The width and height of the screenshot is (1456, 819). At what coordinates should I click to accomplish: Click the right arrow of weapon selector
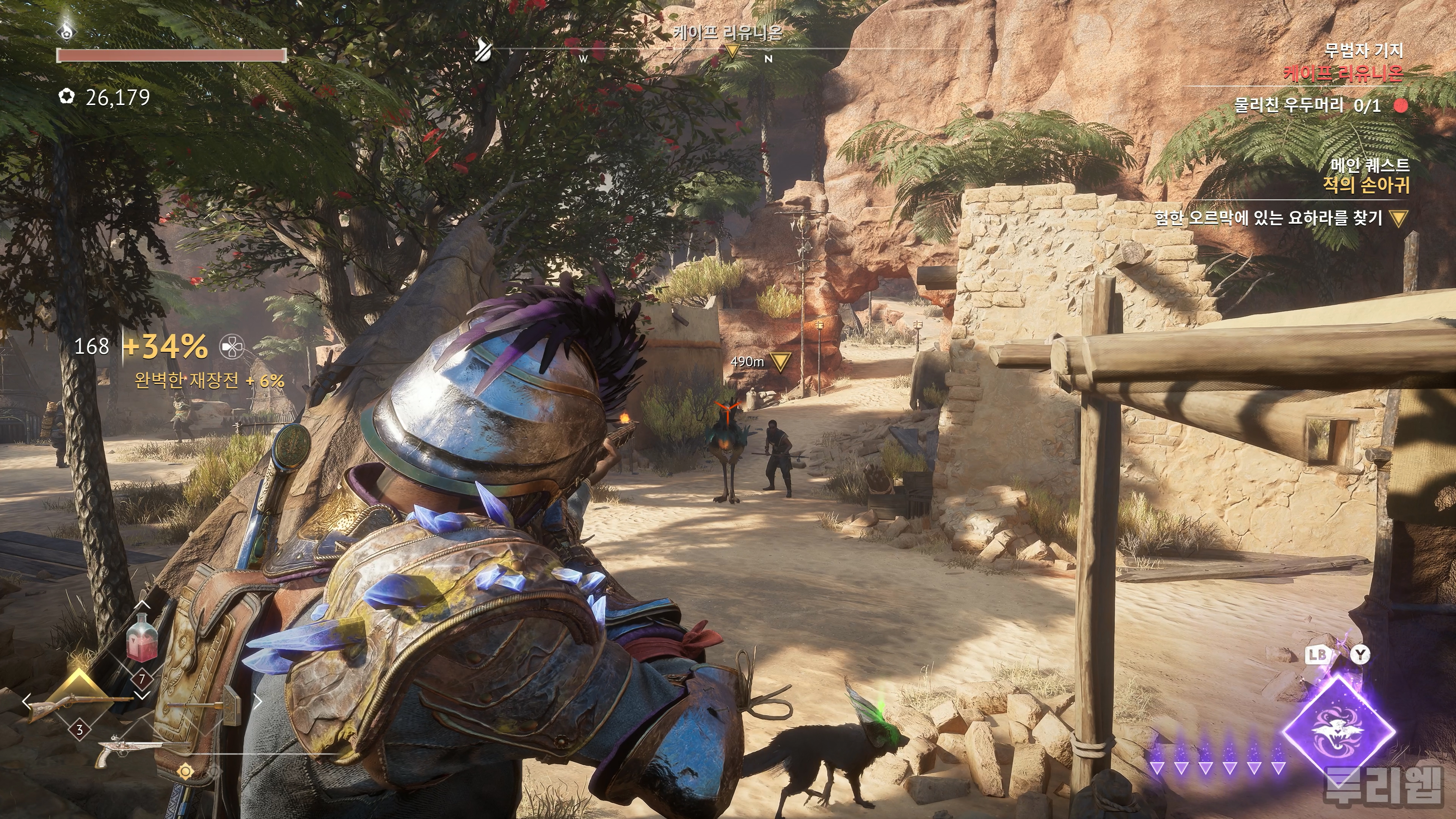point(258,702)
